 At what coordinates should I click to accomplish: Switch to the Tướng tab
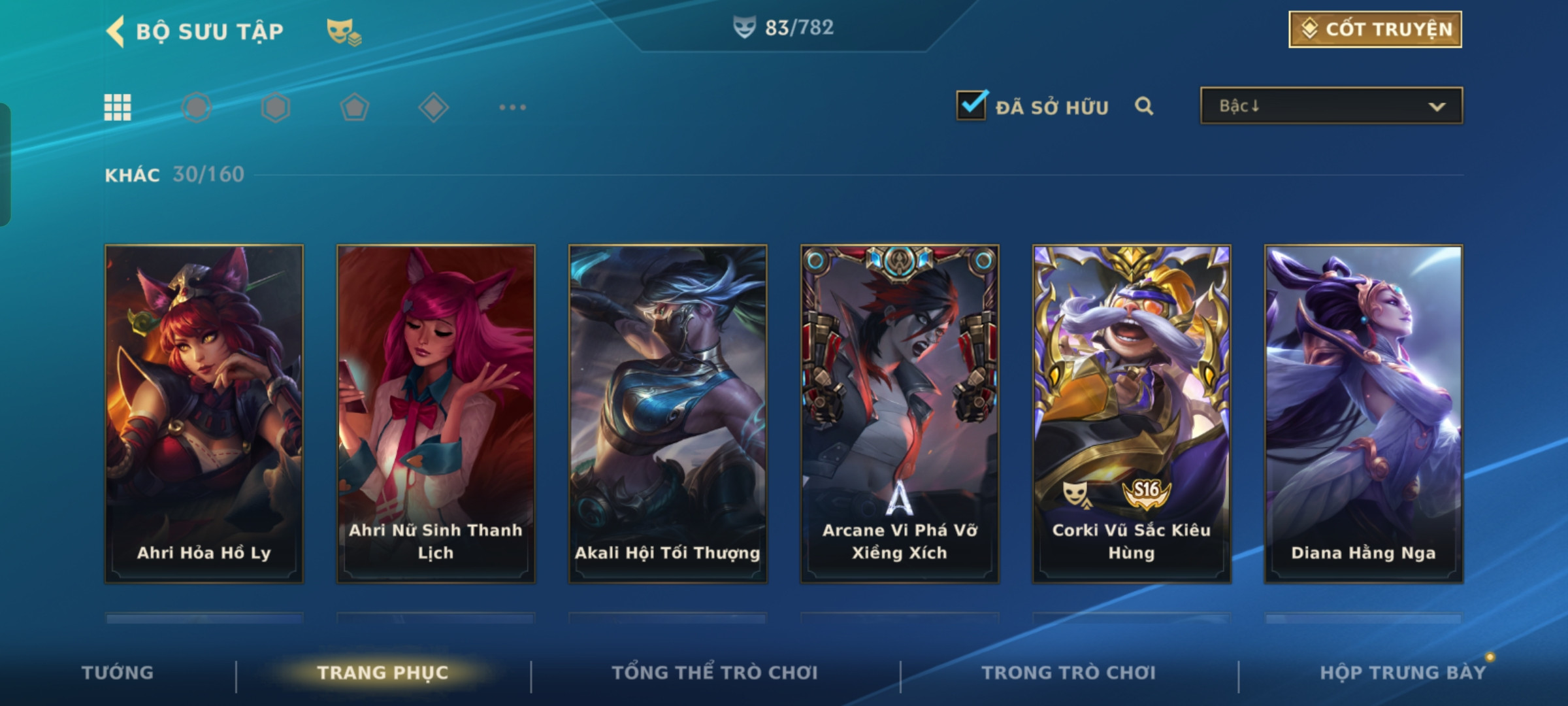point(118,673)
